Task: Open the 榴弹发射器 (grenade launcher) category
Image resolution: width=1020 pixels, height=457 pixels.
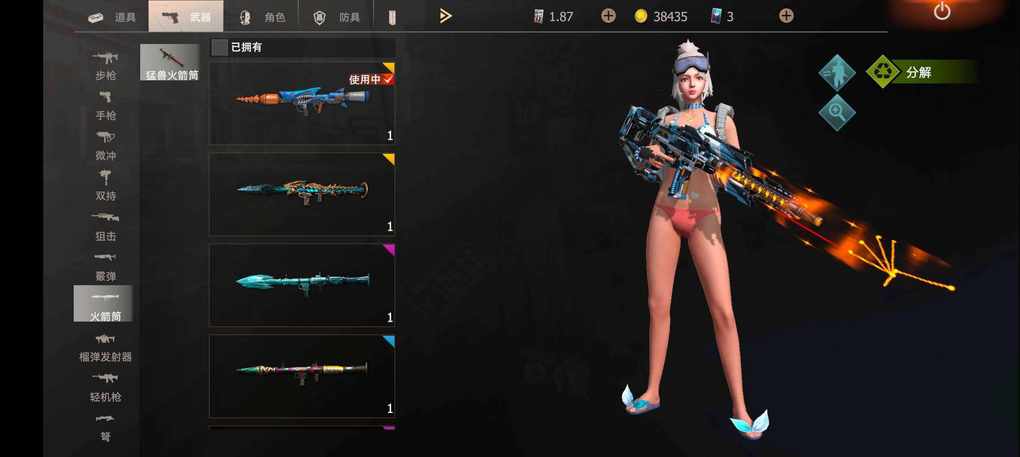Action: pyautogui.click(x=105, y=346)
